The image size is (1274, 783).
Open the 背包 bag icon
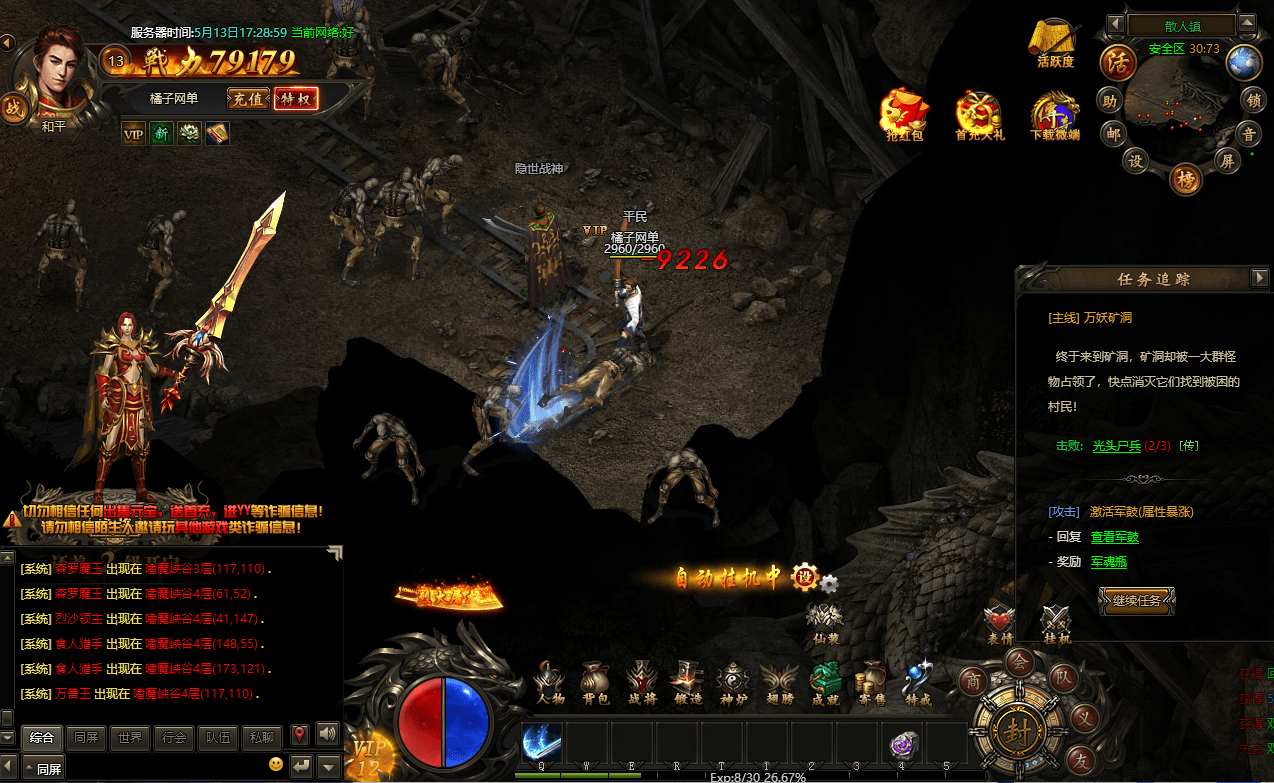tap(596, 683)
